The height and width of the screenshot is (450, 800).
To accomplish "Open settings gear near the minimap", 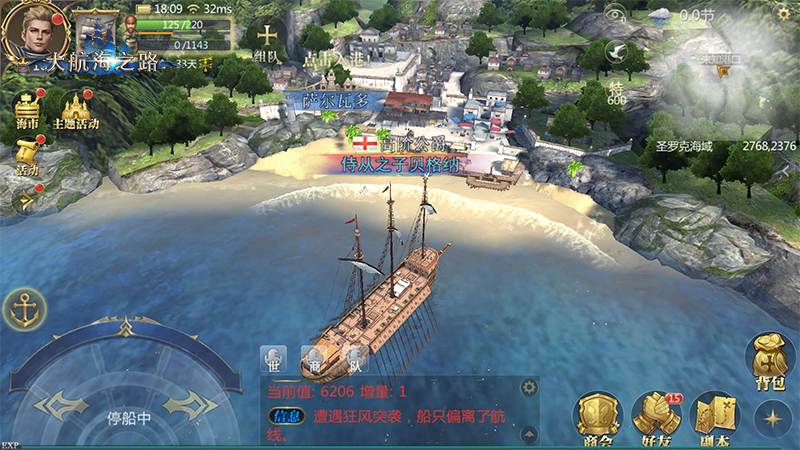I will tap(614, 14).
